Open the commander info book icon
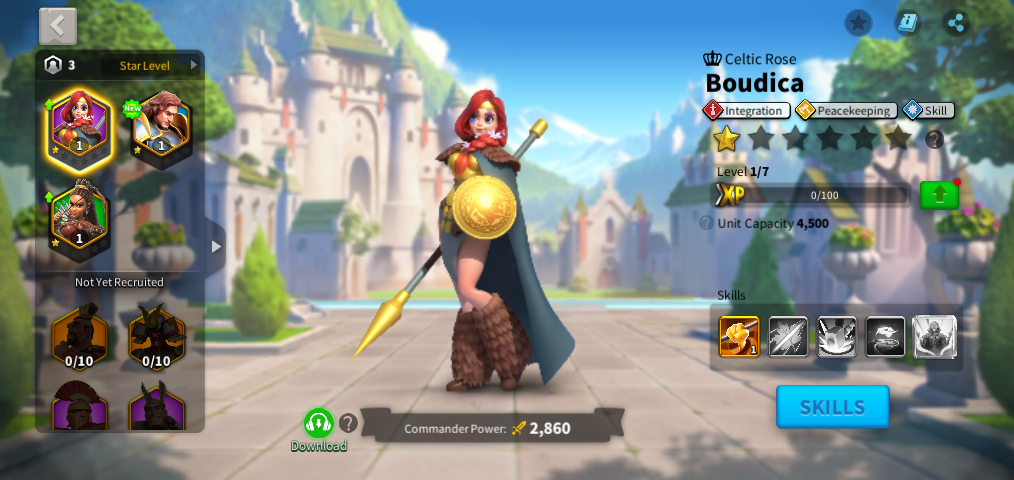Image resolution: width=1014 pixels, height=480 pixels. click(907, 23)
